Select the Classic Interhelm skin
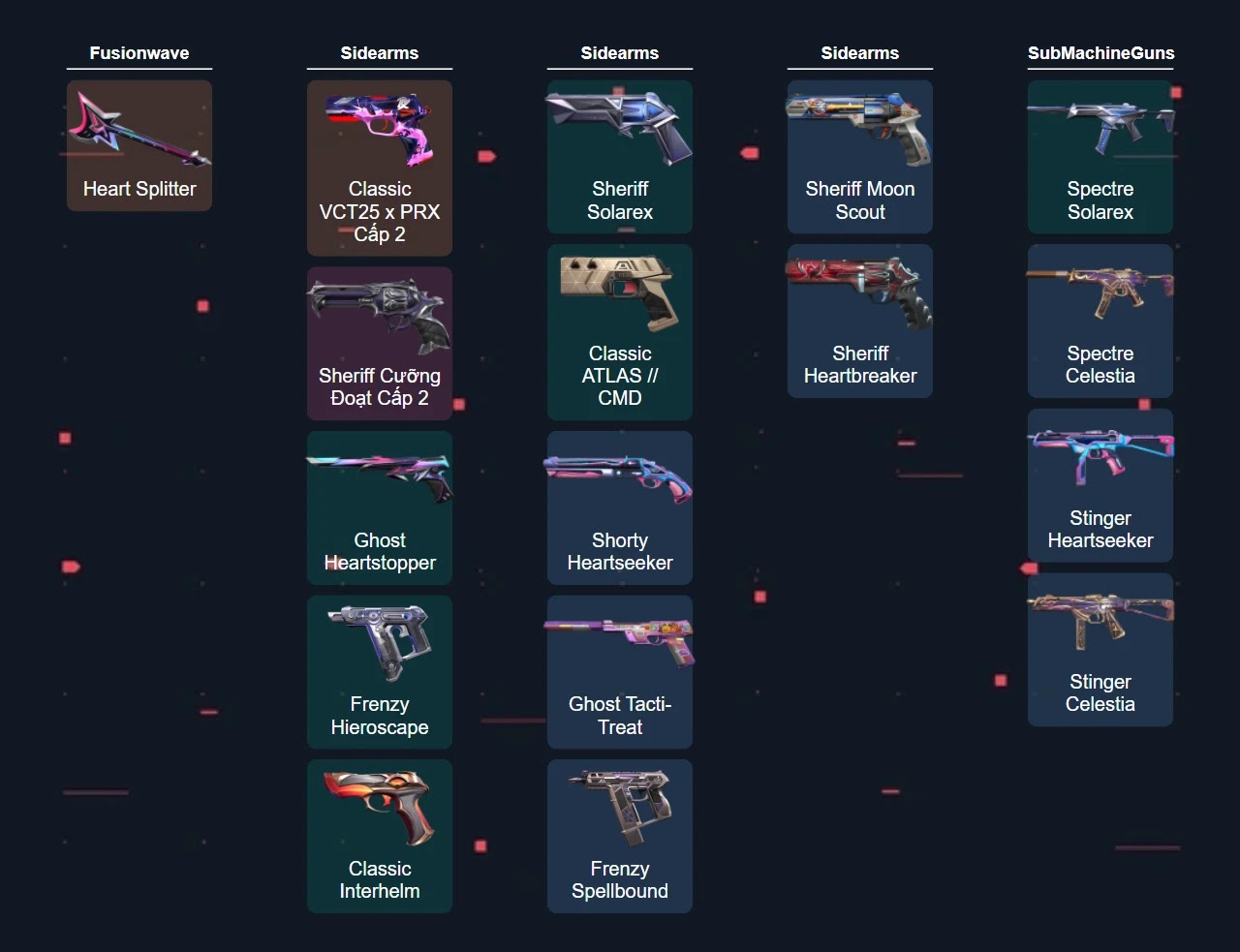Viewport: 1240px width, 952px height. (379, 836)
